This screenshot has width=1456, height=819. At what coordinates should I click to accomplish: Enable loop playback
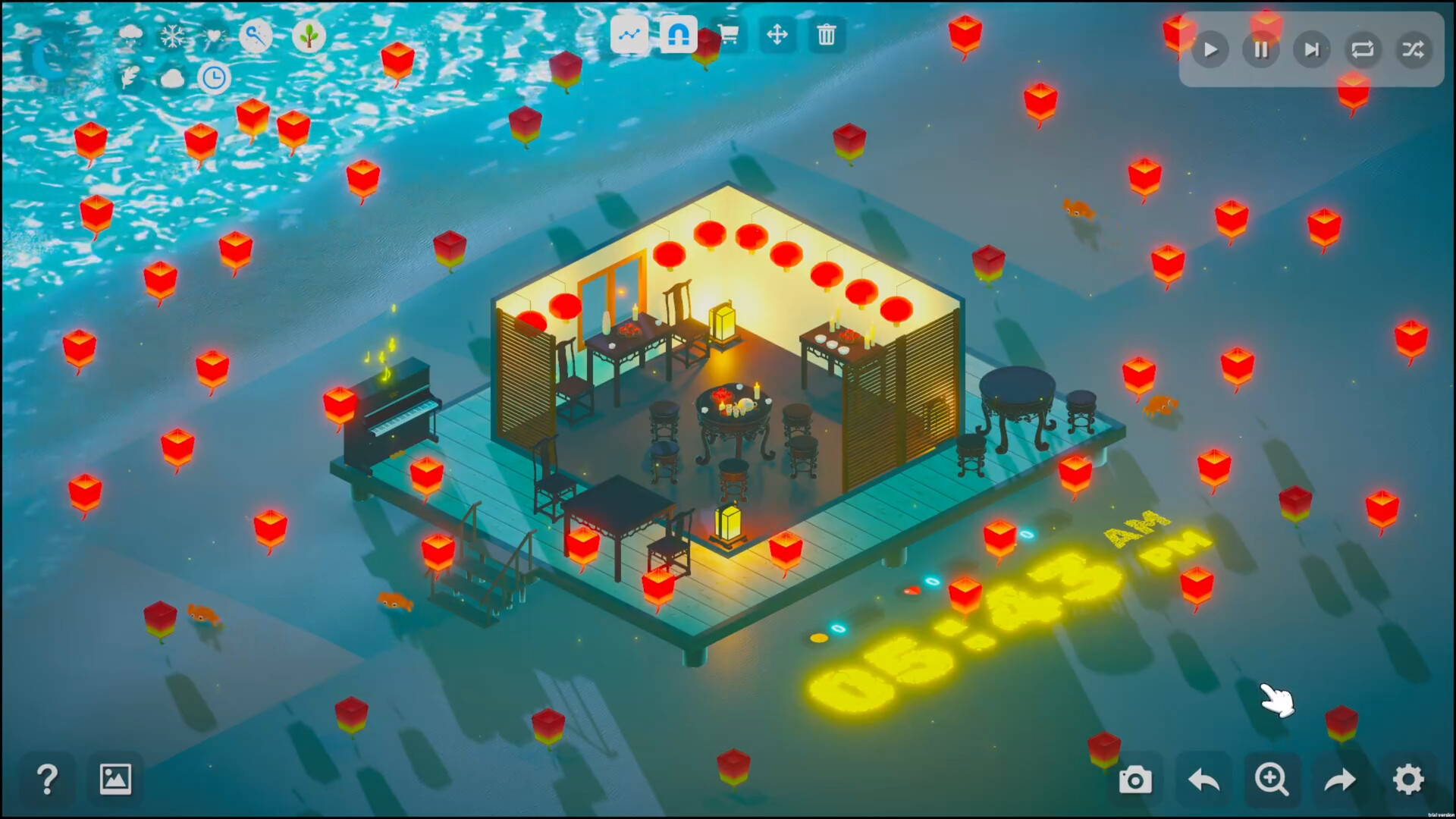(1363, 49)
